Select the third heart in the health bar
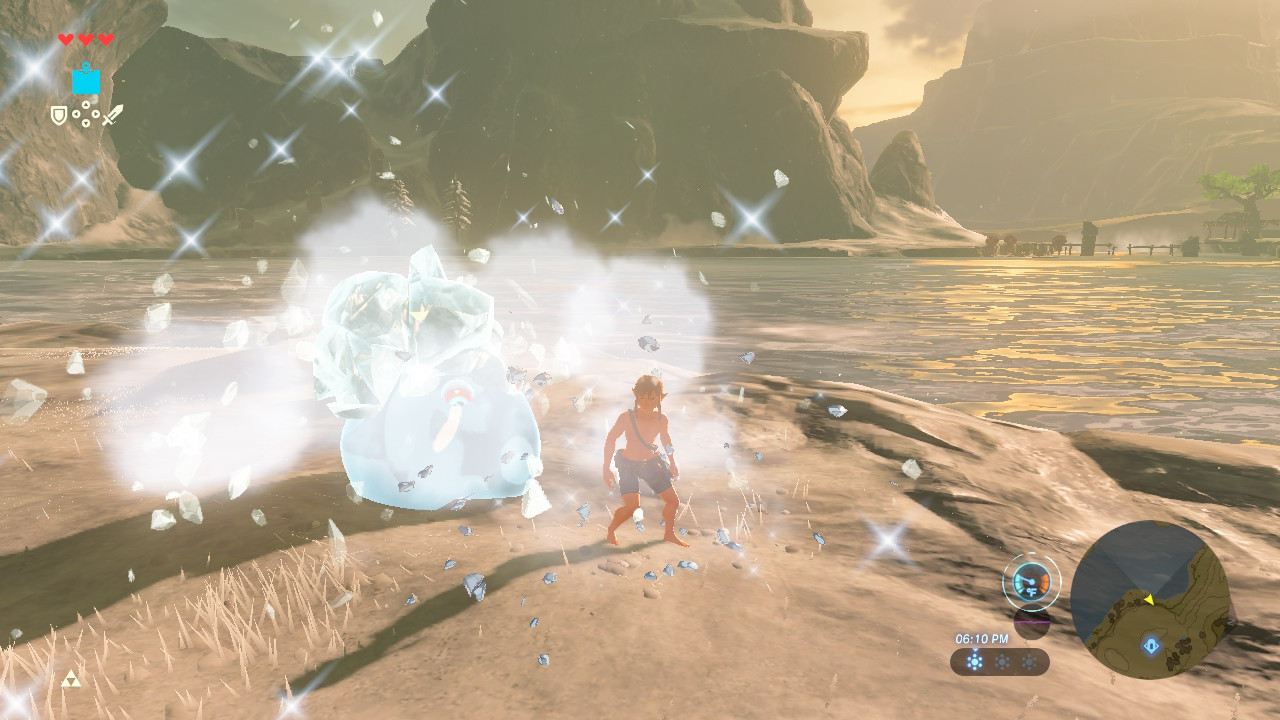1280x720 pixels. [105, 39]
